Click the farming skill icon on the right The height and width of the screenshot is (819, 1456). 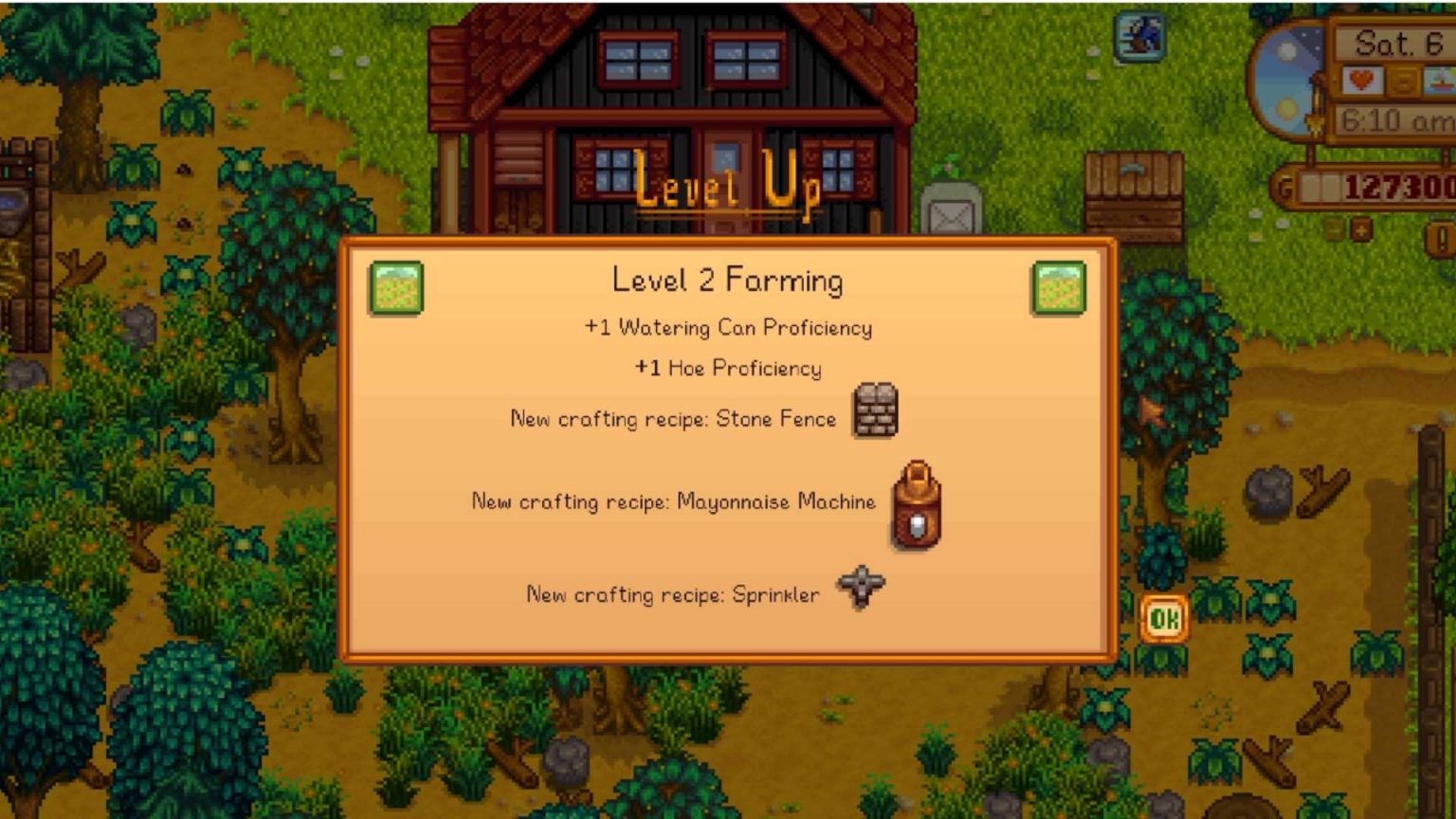pyautogui.click(x=1060, y=288)
